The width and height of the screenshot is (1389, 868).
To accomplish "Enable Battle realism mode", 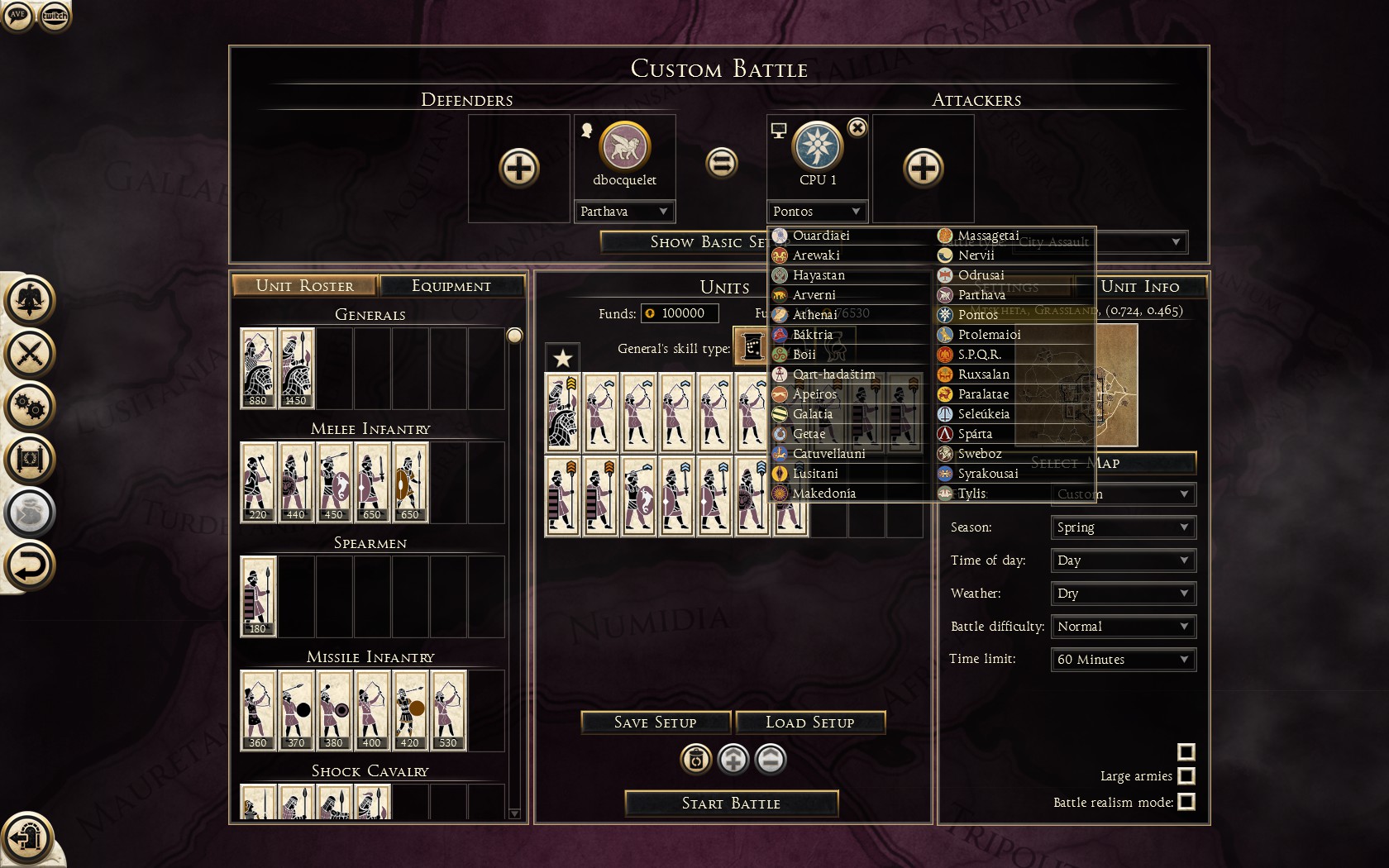I will [1186, 802].
